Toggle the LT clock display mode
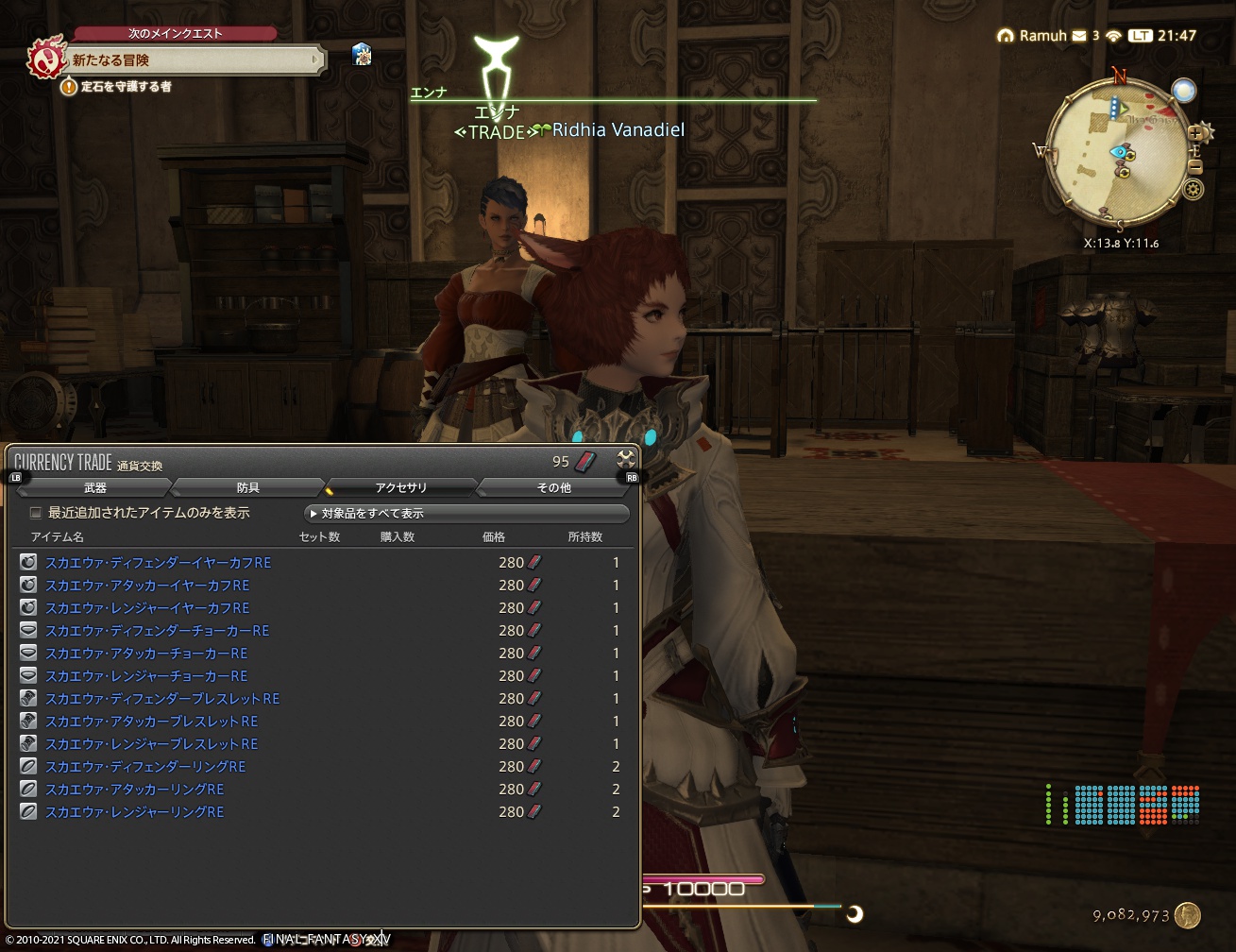Viewport: 1236px width, 952px height. (x=1140, y=37)
